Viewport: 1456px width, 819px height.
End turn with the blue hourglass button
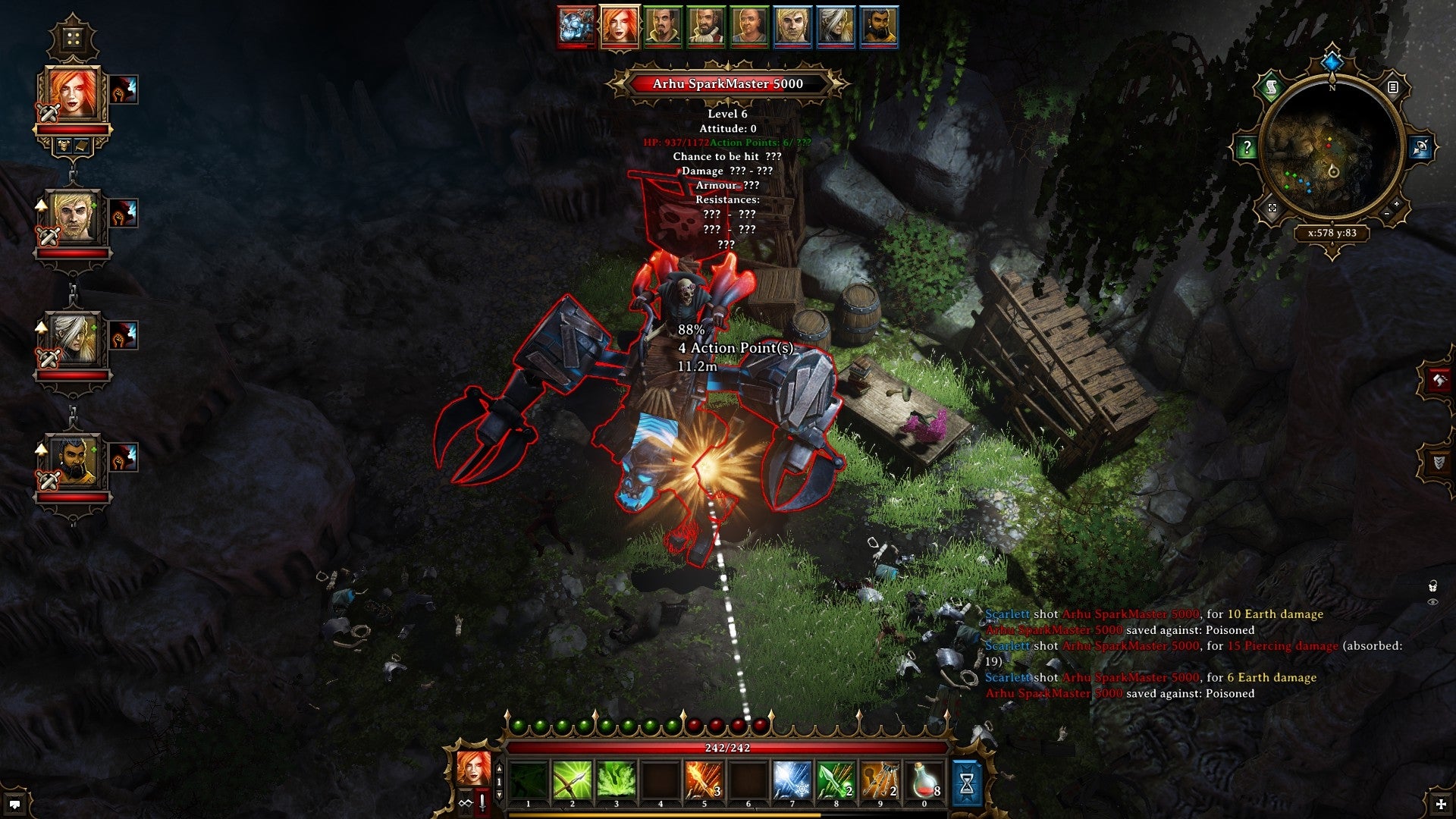[x=966, y=784]
